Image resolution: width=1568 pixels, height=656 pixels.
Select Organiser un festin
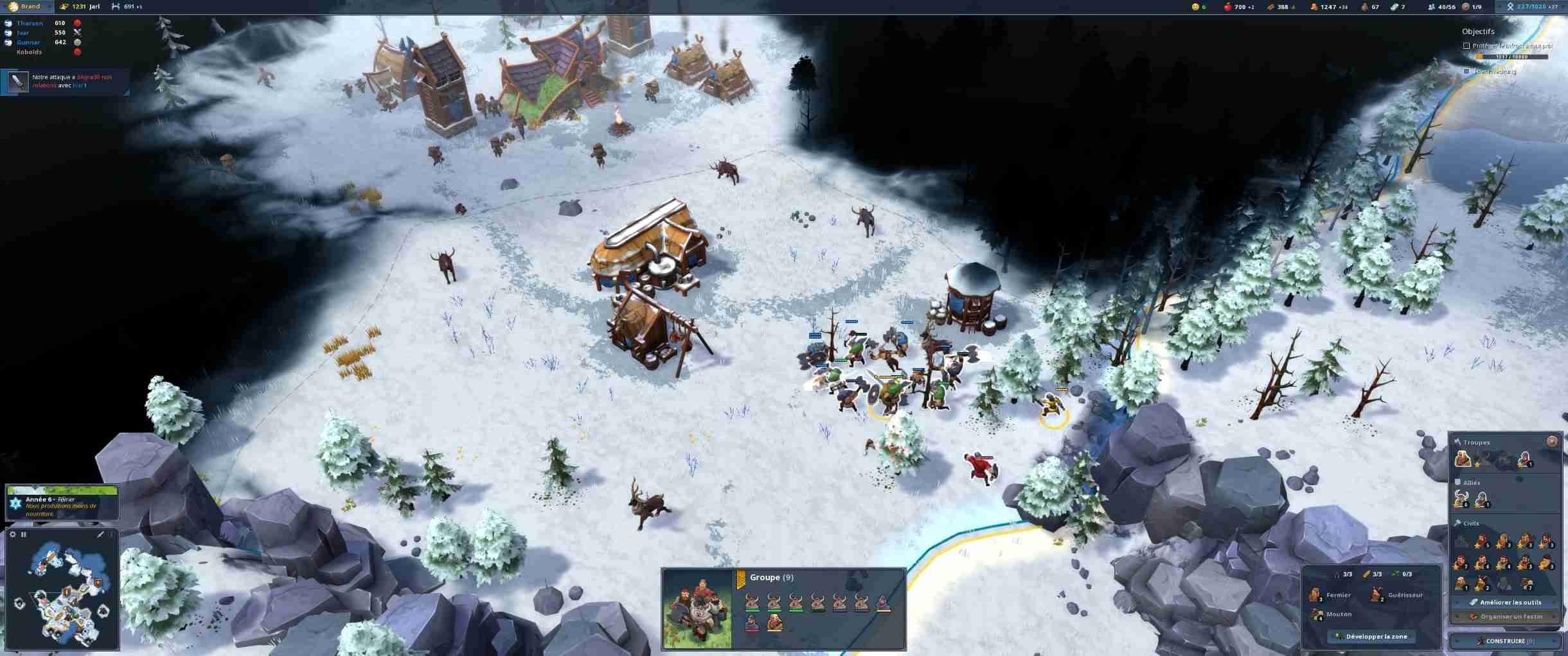tap(1505, 616)
